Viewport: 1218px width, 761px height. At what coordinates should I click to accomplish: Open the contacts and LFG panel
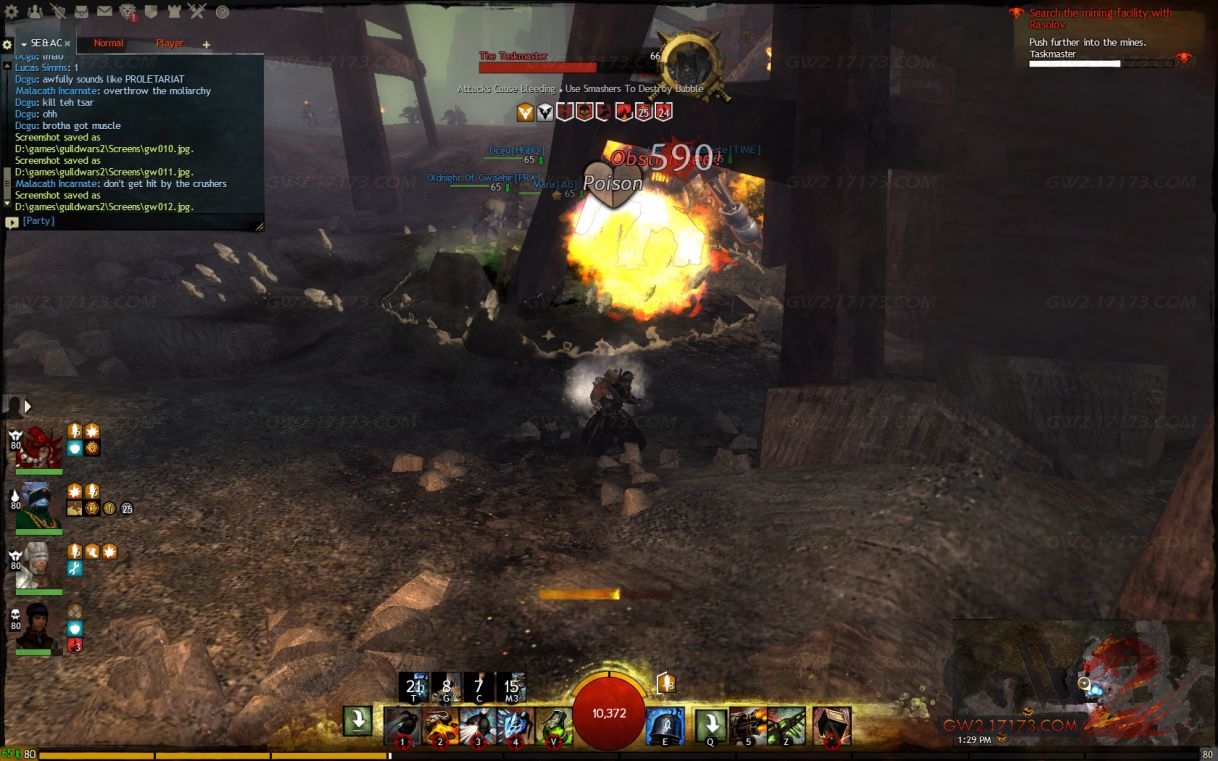[x=35, y=12]
